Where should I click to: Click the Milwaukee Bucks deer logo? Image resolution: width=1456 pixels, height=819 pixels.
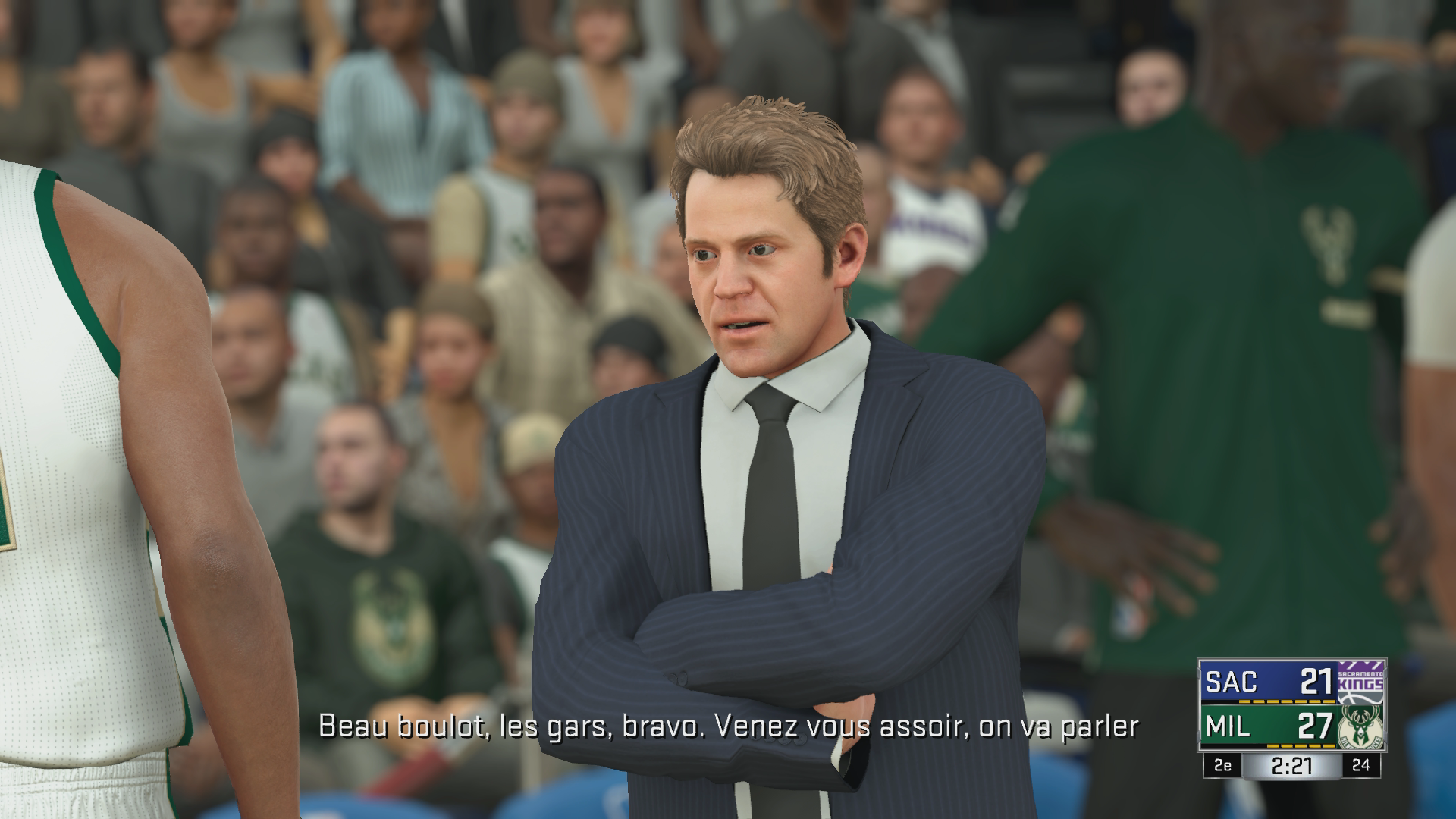[x=1360, y=728]
